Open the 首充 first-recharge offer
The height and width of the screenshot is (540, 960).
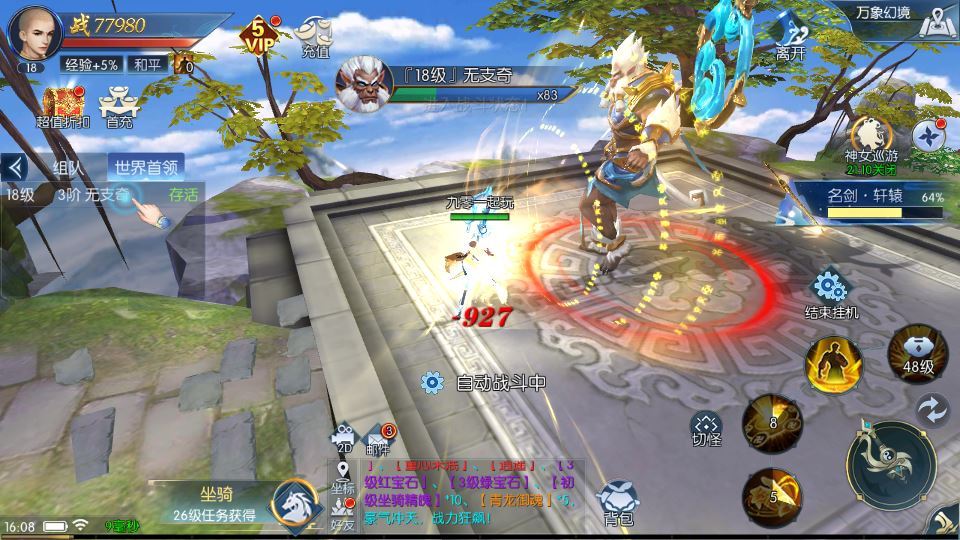(x=119, y=107)
